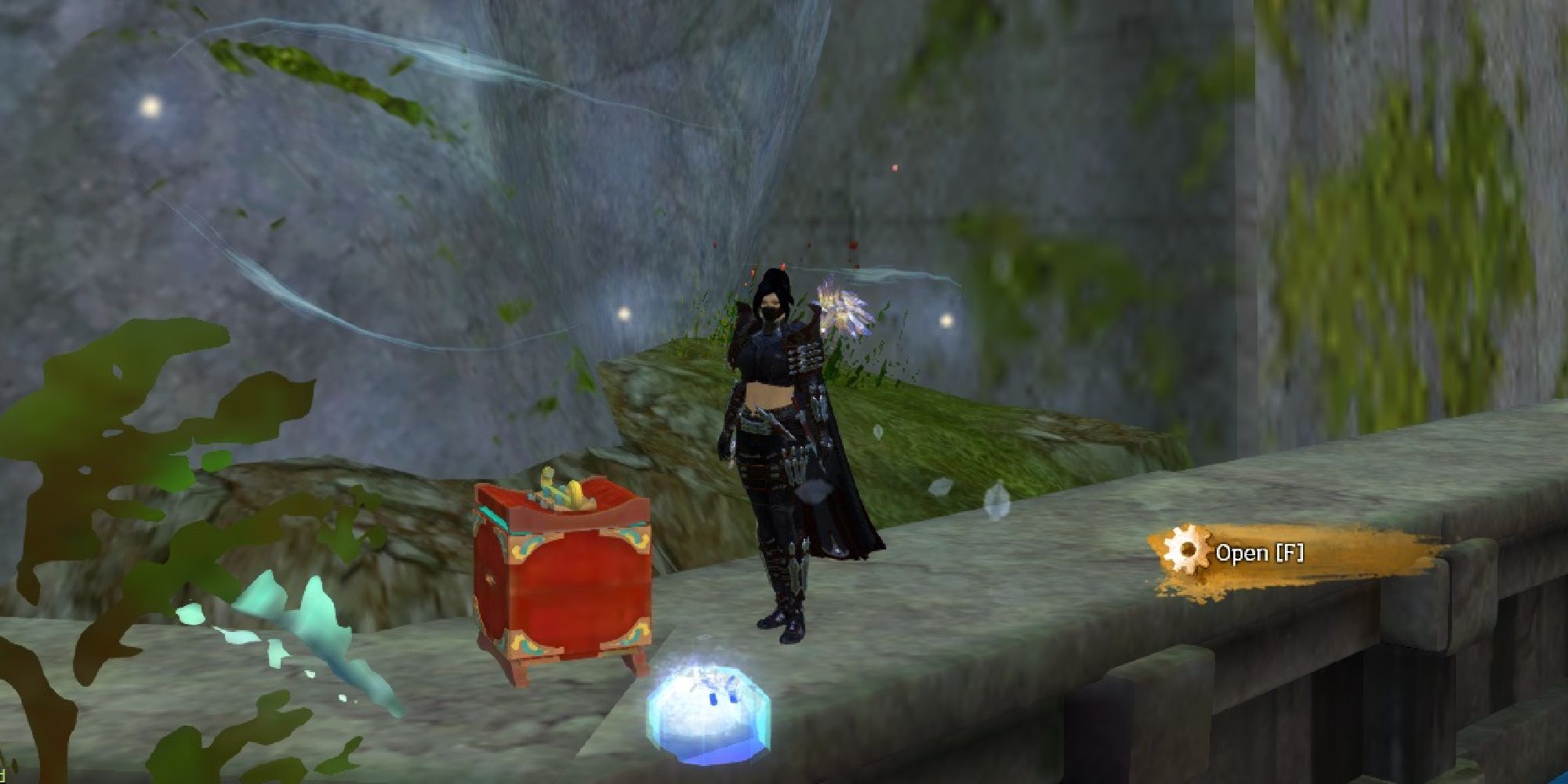This screenshot has height=784, width=1568.
Task: Click the blue base of the crystal orb
Action: [x=710, y=753]
